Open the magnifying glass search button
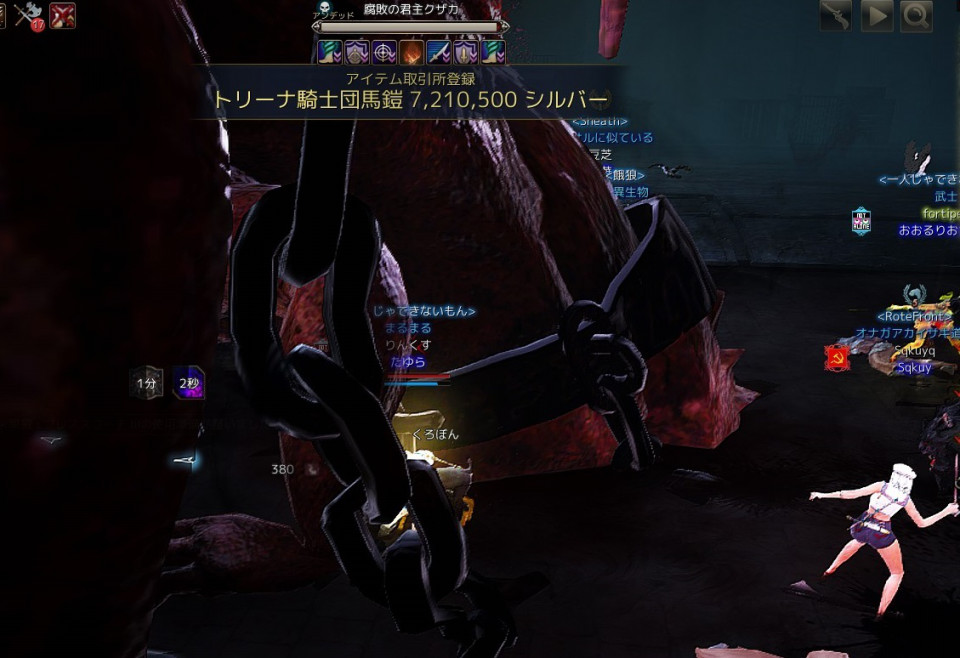 (x=916, y=16)
